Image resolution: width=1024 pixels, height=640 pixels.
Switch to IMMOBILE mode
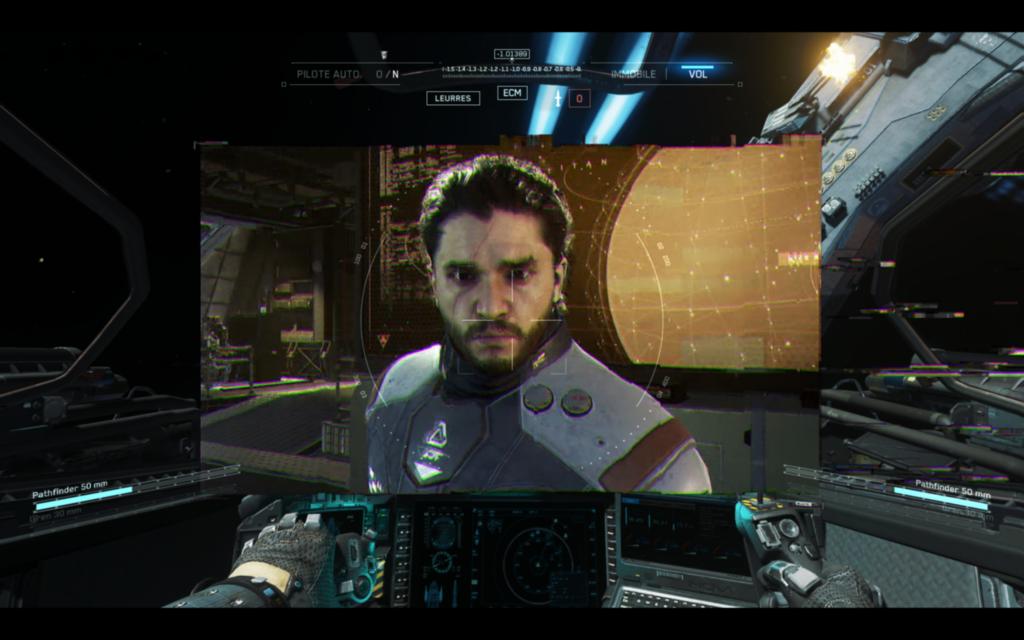coord(633,74)
